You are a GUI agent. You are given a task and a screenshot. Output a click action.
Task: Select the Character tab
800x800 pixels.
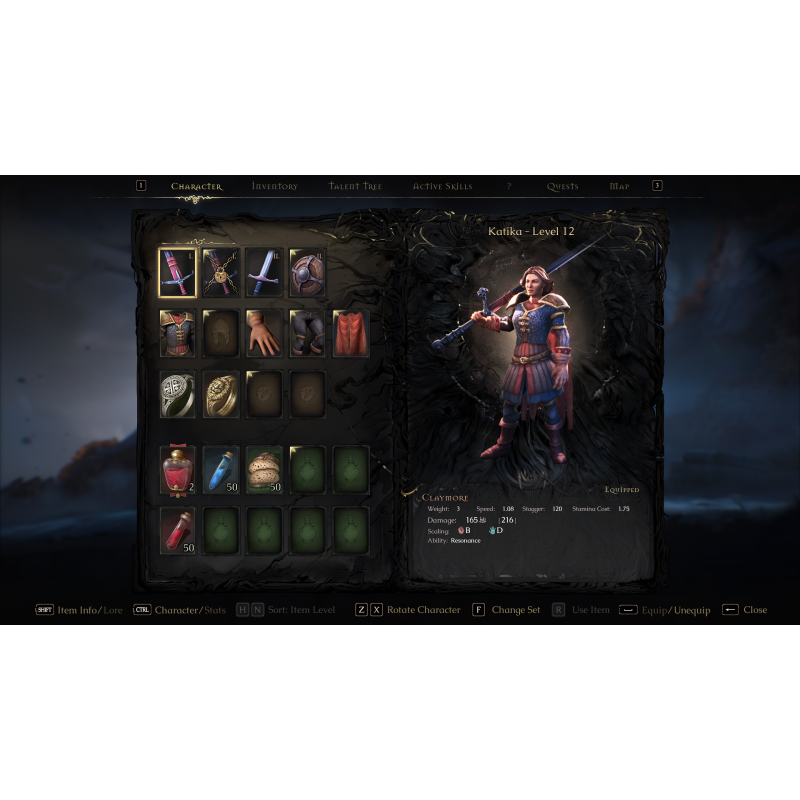click(x=196, y=186)
